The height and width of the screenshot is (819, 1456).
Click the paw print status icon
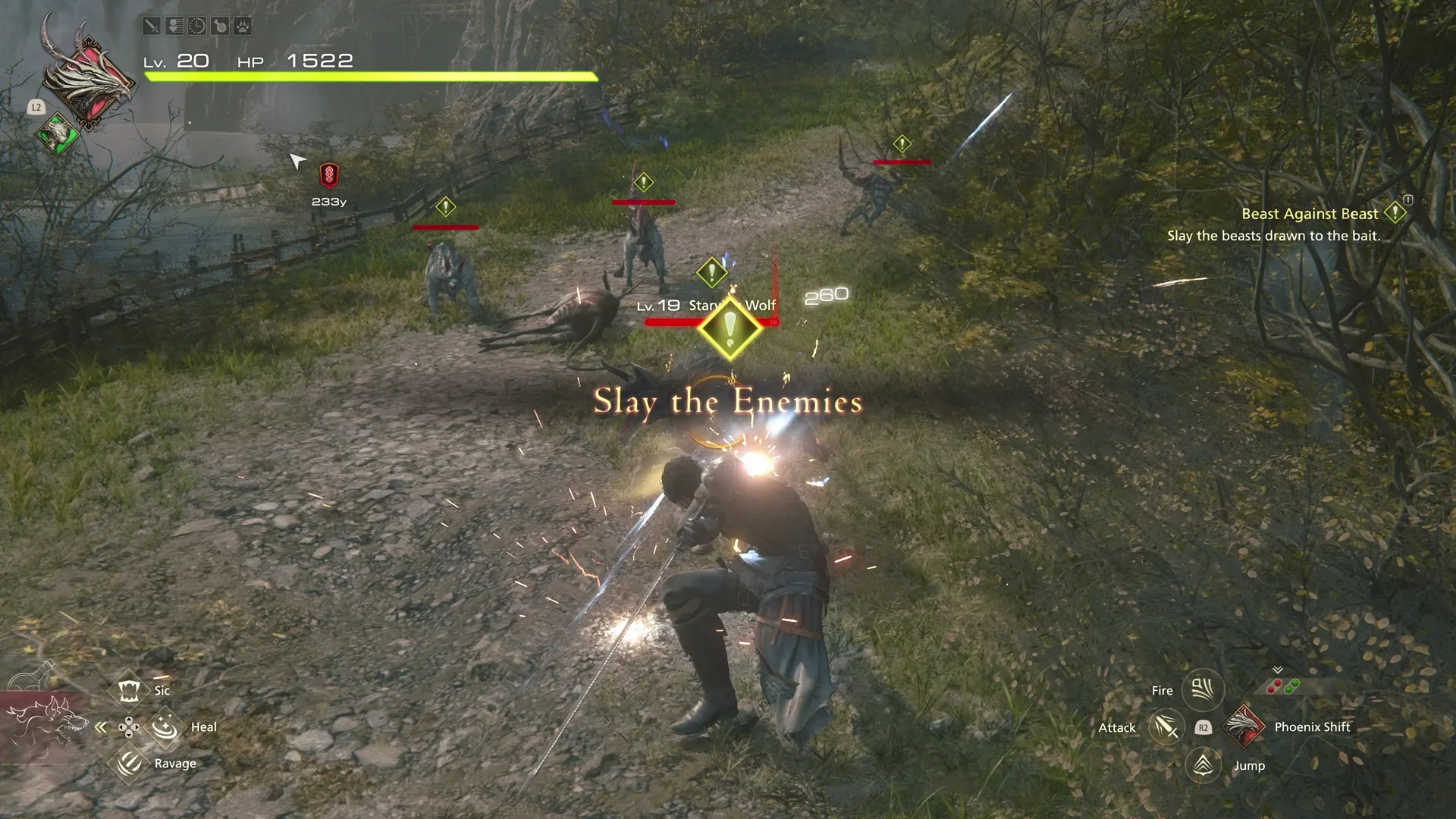[x=243, y=26]
